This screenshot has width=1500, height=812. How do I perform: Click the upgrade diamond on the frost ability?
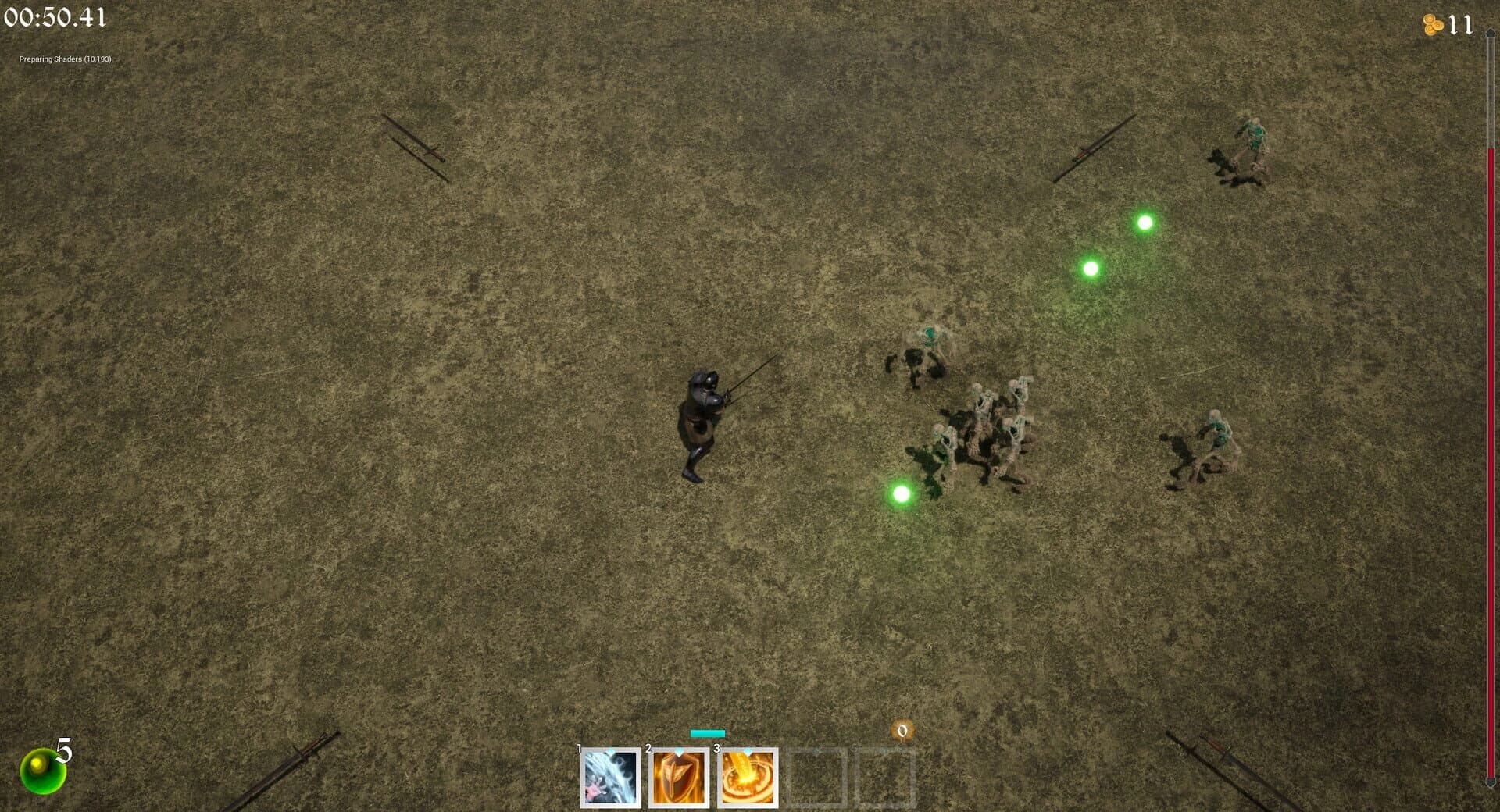(x=611, y=751)
